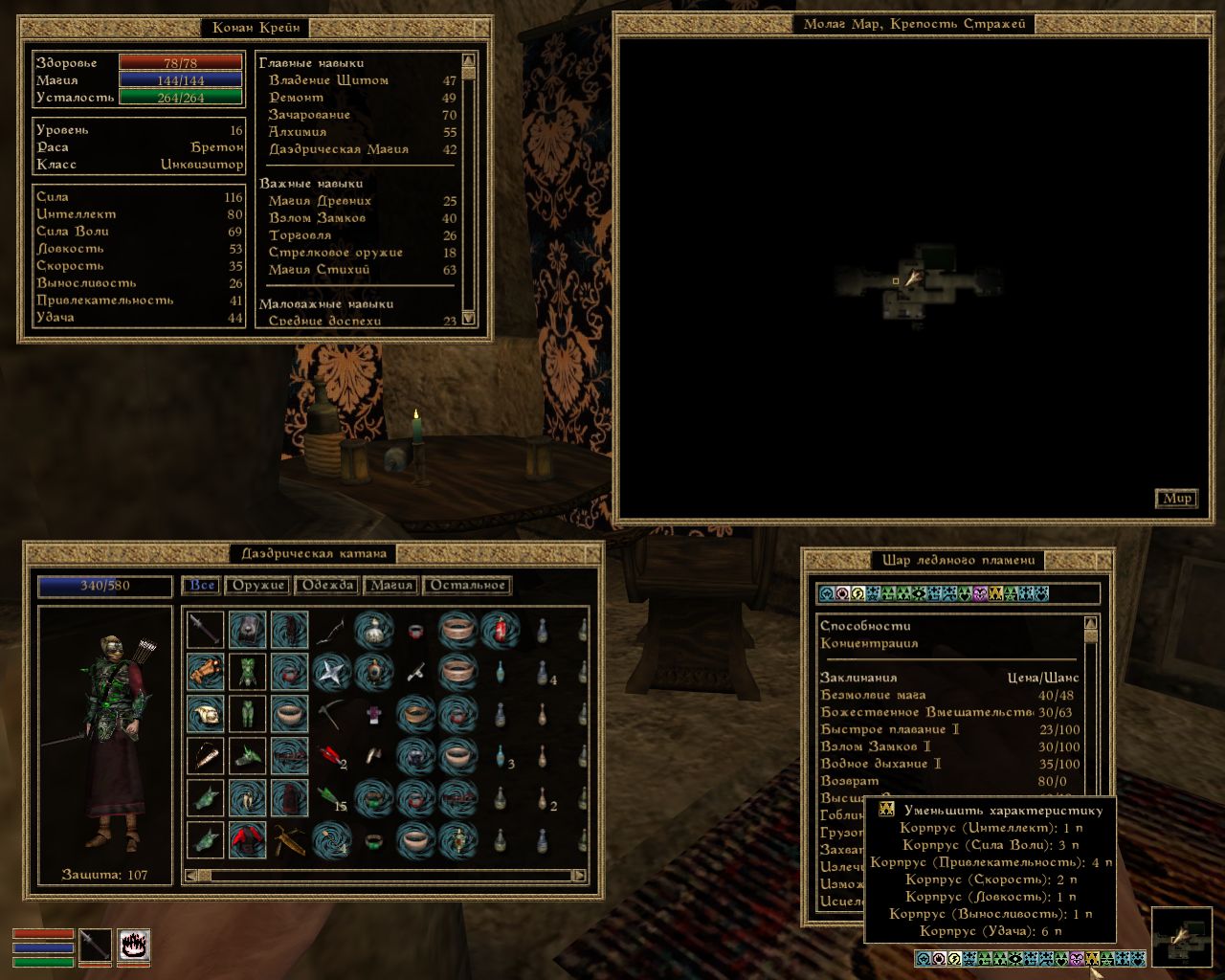Switch to the Оружие inventory tab
The image size is (1225, 980).
pos(258,586)
